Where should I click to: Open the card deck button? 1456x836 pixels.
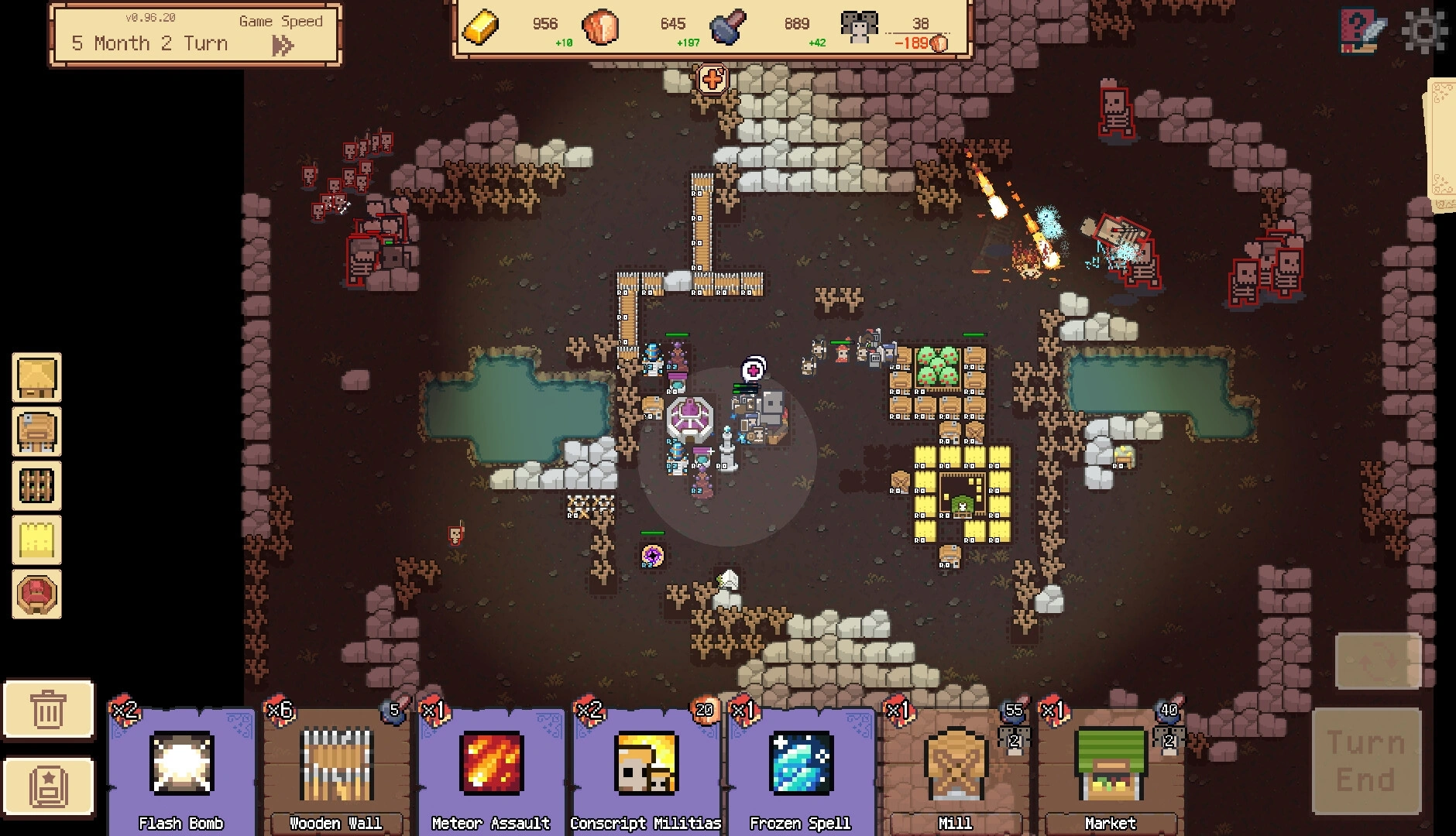coord(48,786)
